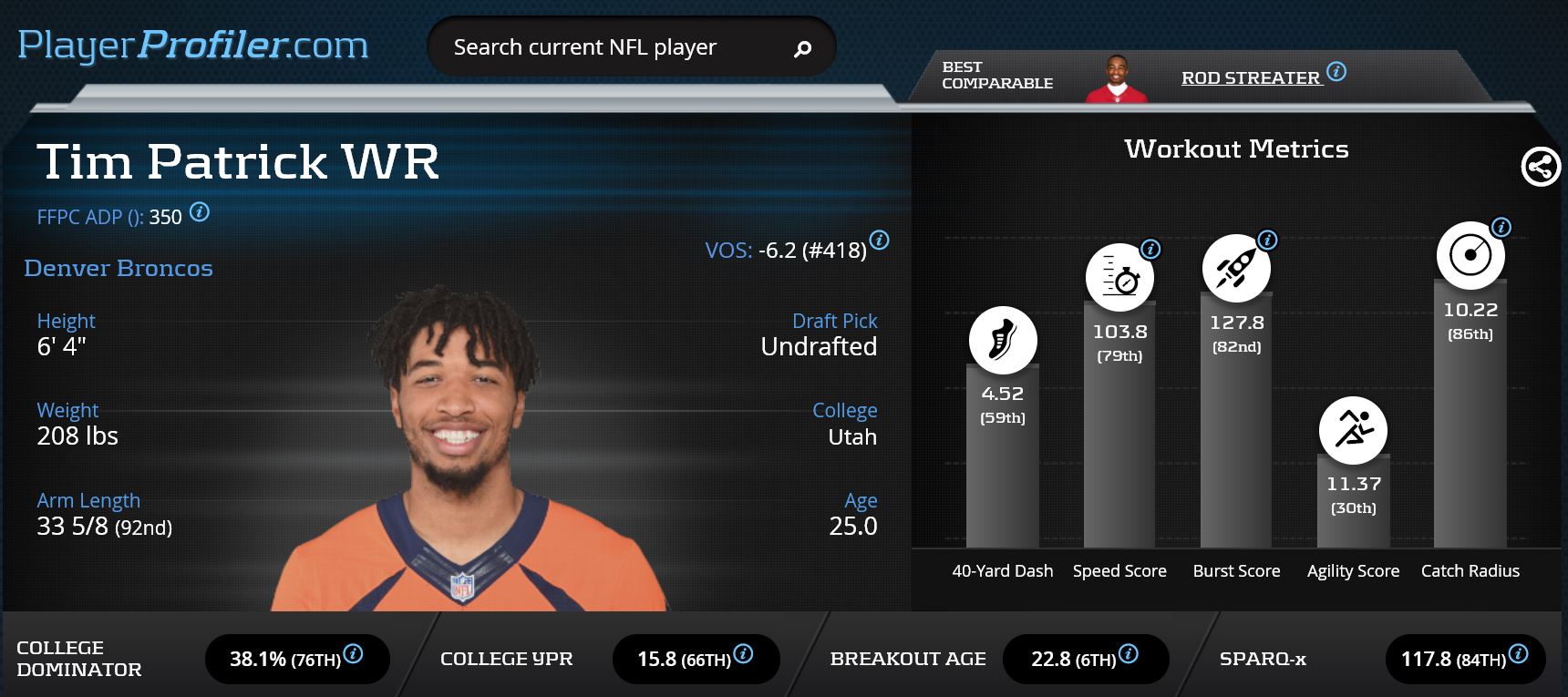Open the Rod Streater comparable player link

click(1250, 78)
